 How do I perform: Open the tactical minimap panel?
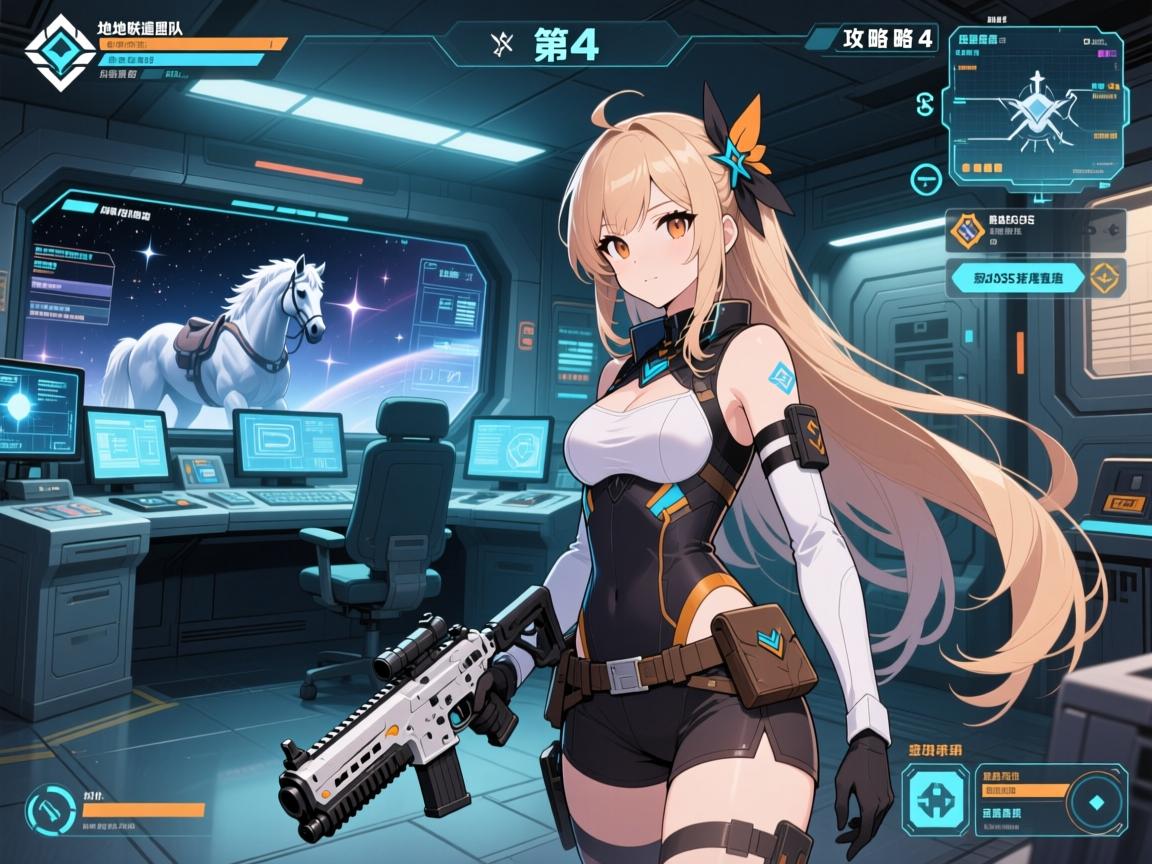(1035, 107)
